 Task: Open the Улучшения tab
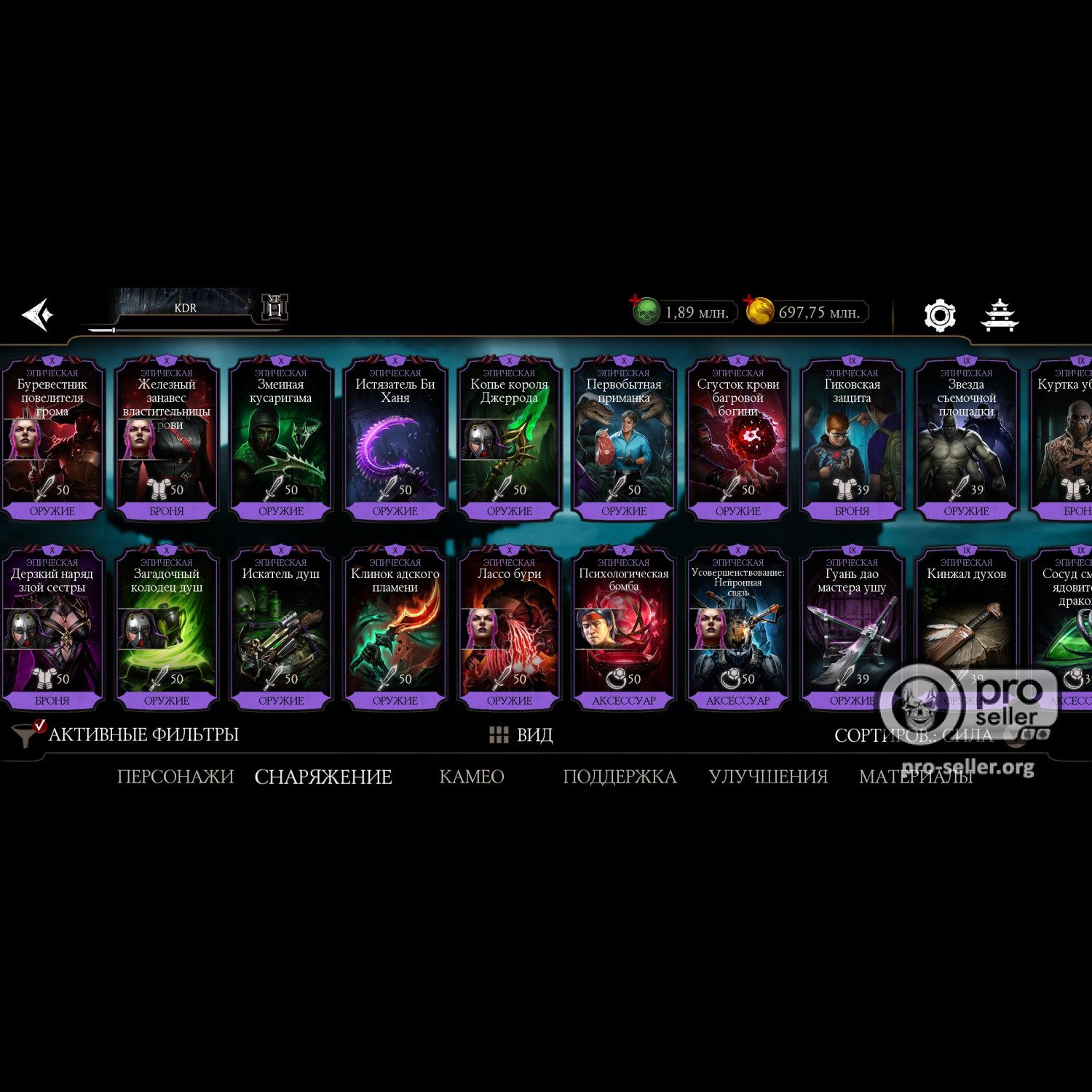768,777
